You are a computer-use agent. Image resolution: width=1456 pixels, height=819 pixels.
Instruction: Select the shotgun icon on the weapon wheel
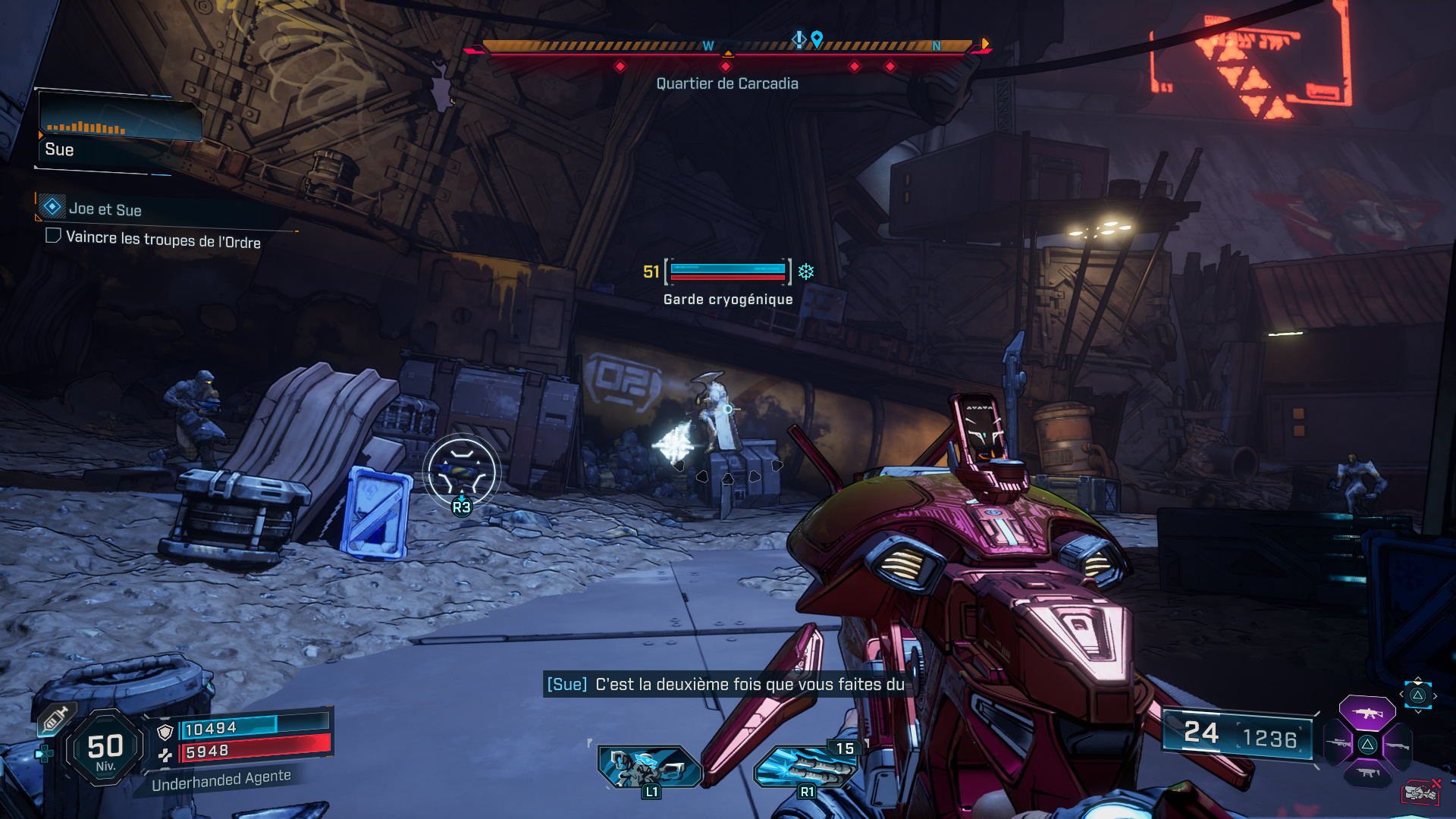point(1398,745)
